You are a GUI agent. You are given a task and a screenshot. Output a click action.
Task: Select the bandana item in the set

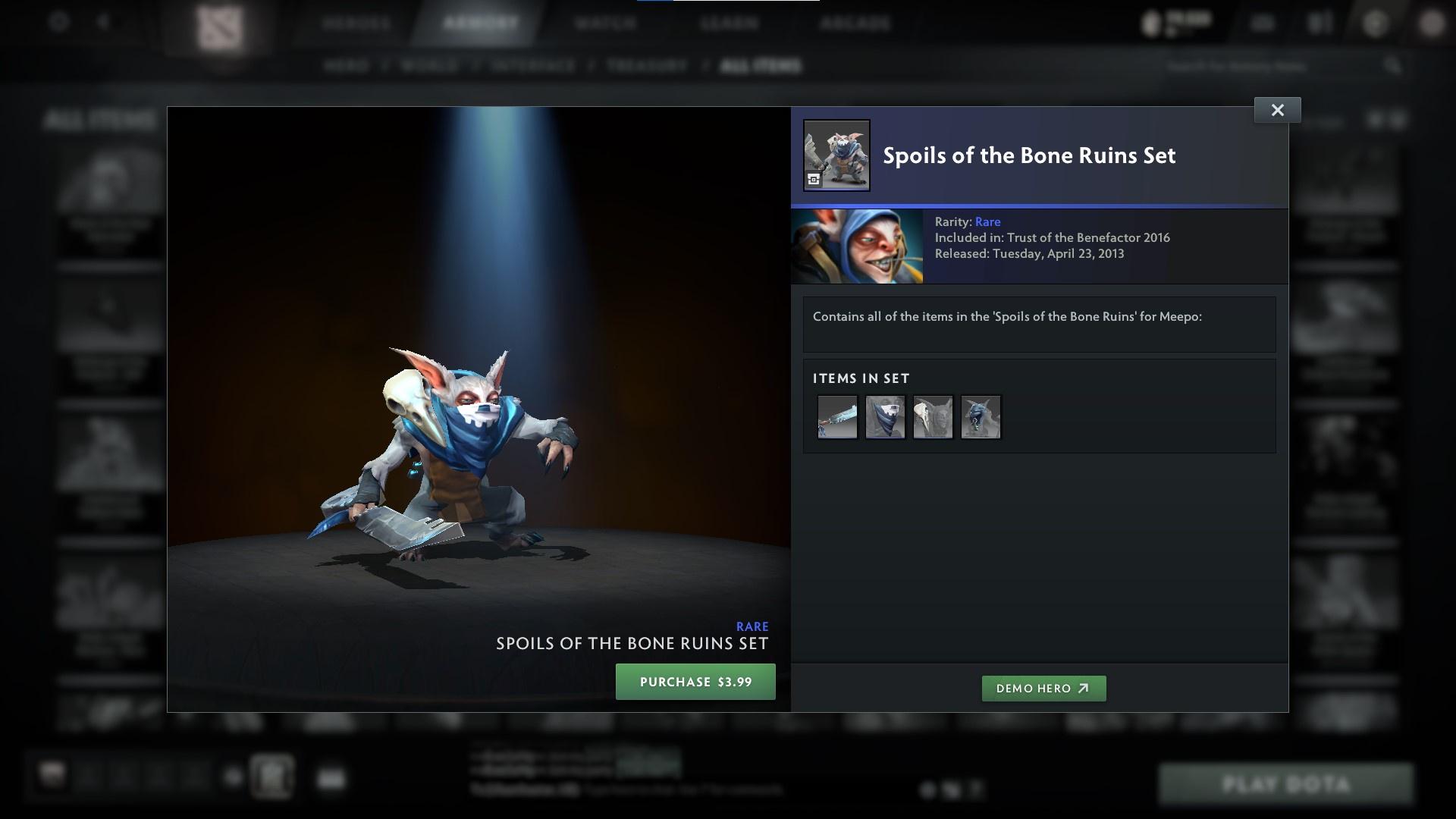click(885, 416)
